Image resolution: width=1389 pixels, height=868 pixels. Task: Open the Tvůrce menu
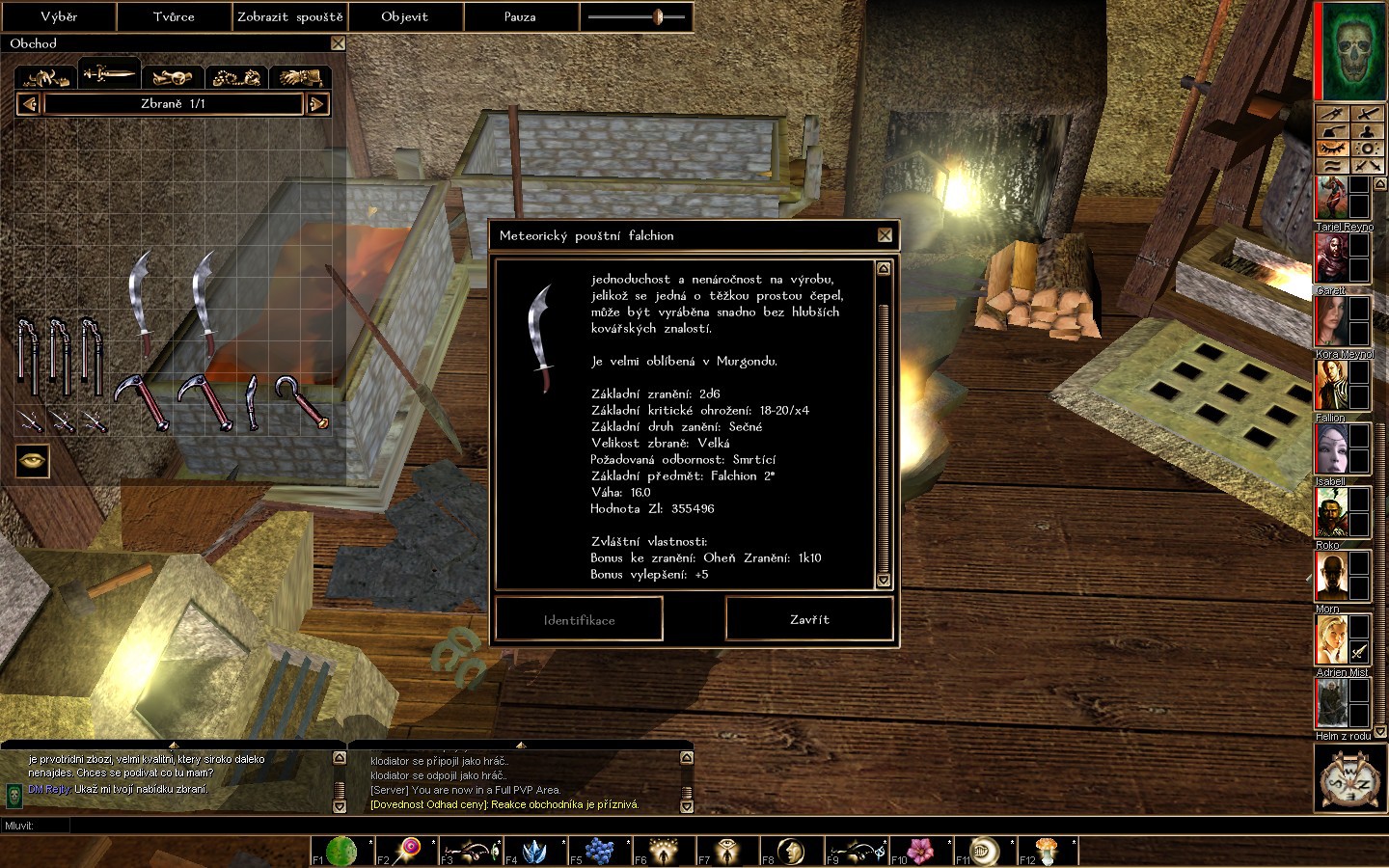174,16
